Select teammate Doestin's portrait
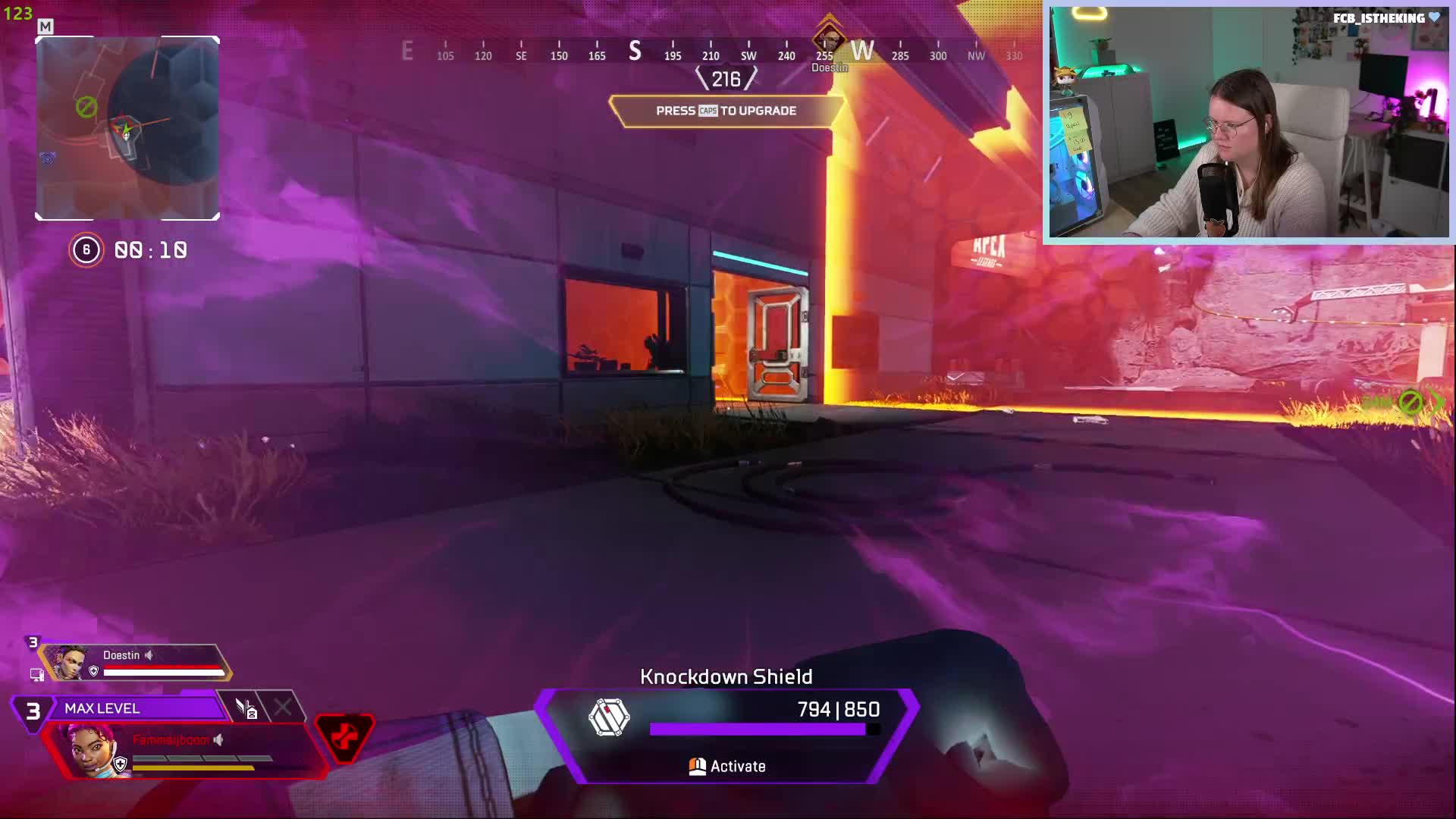This screenshot has width=1456, height=819. (69, 662)
